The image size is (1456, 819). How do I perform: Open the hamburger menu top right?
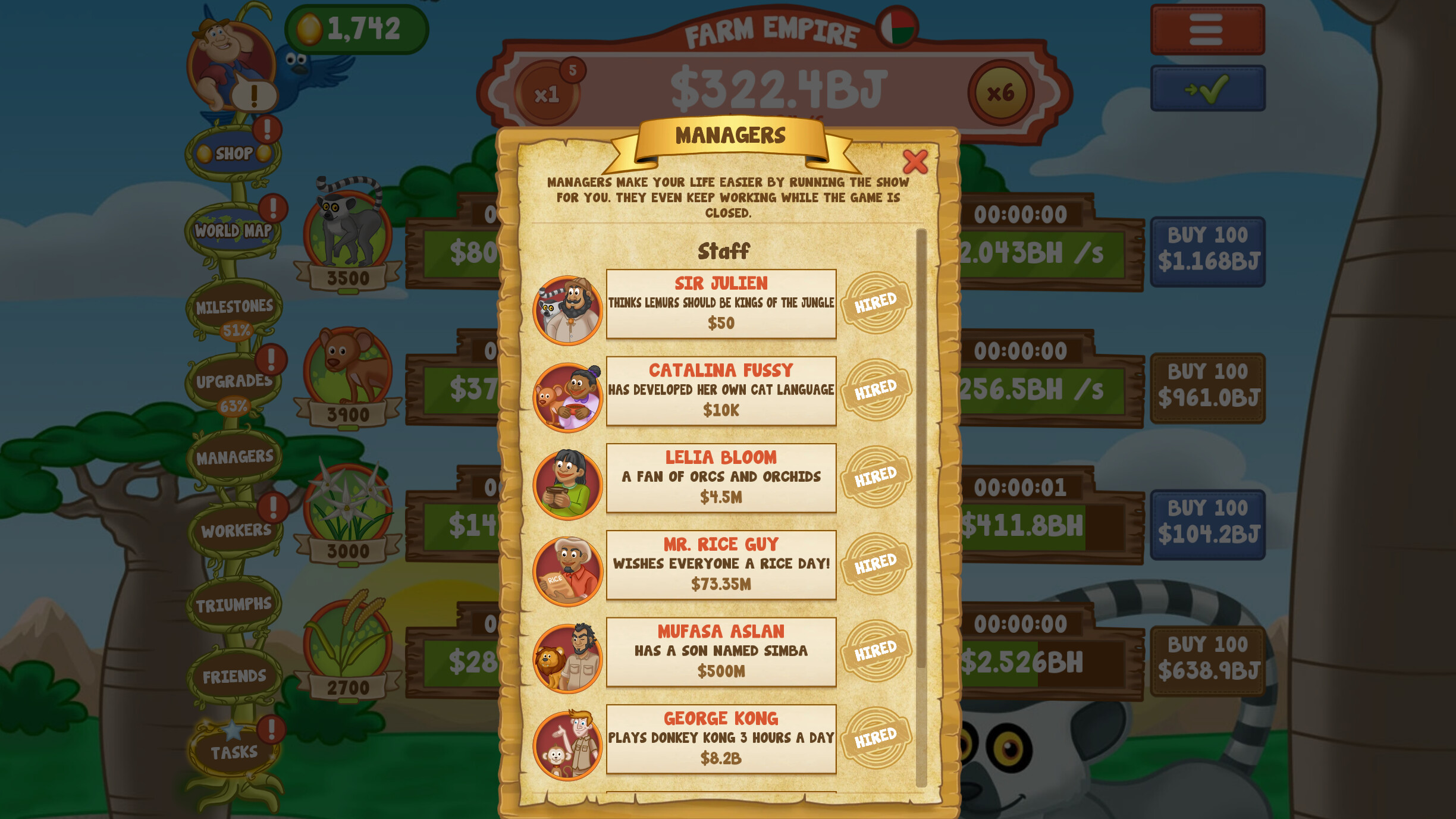click(x=1207, y=29)
